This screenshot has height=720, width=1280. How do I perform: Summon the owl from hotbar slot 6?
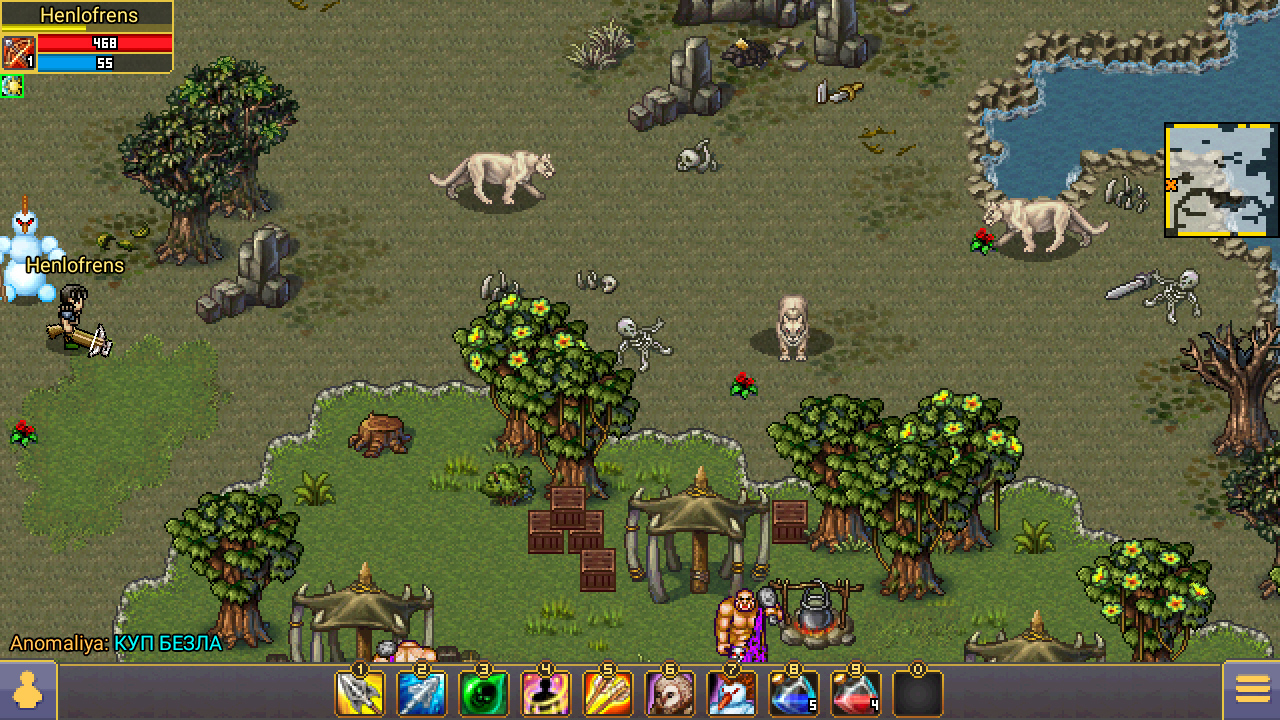pyautogui.click(x=669, y=693)
